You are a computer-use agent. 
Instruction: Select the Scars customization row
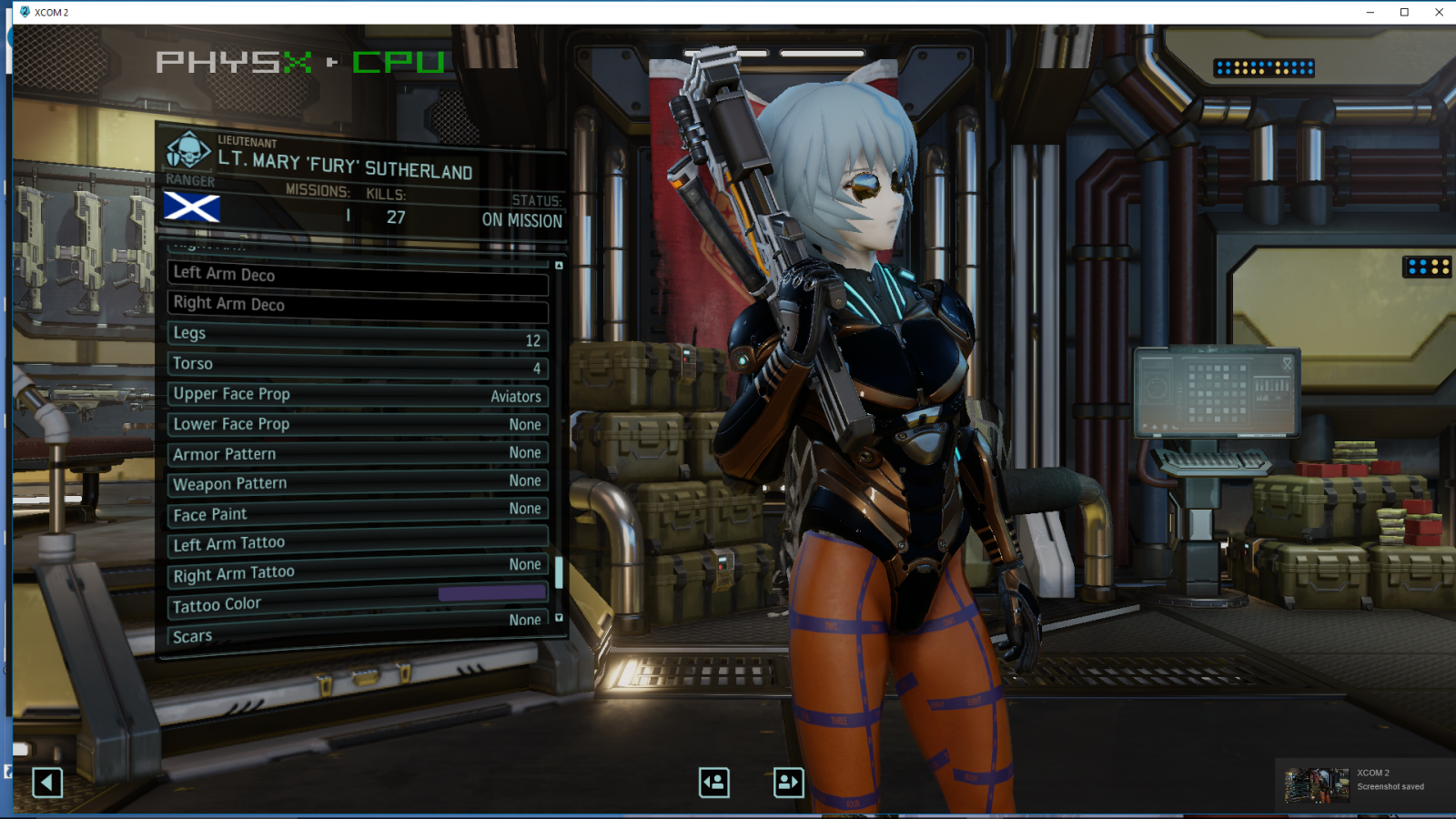click(355, 635)
